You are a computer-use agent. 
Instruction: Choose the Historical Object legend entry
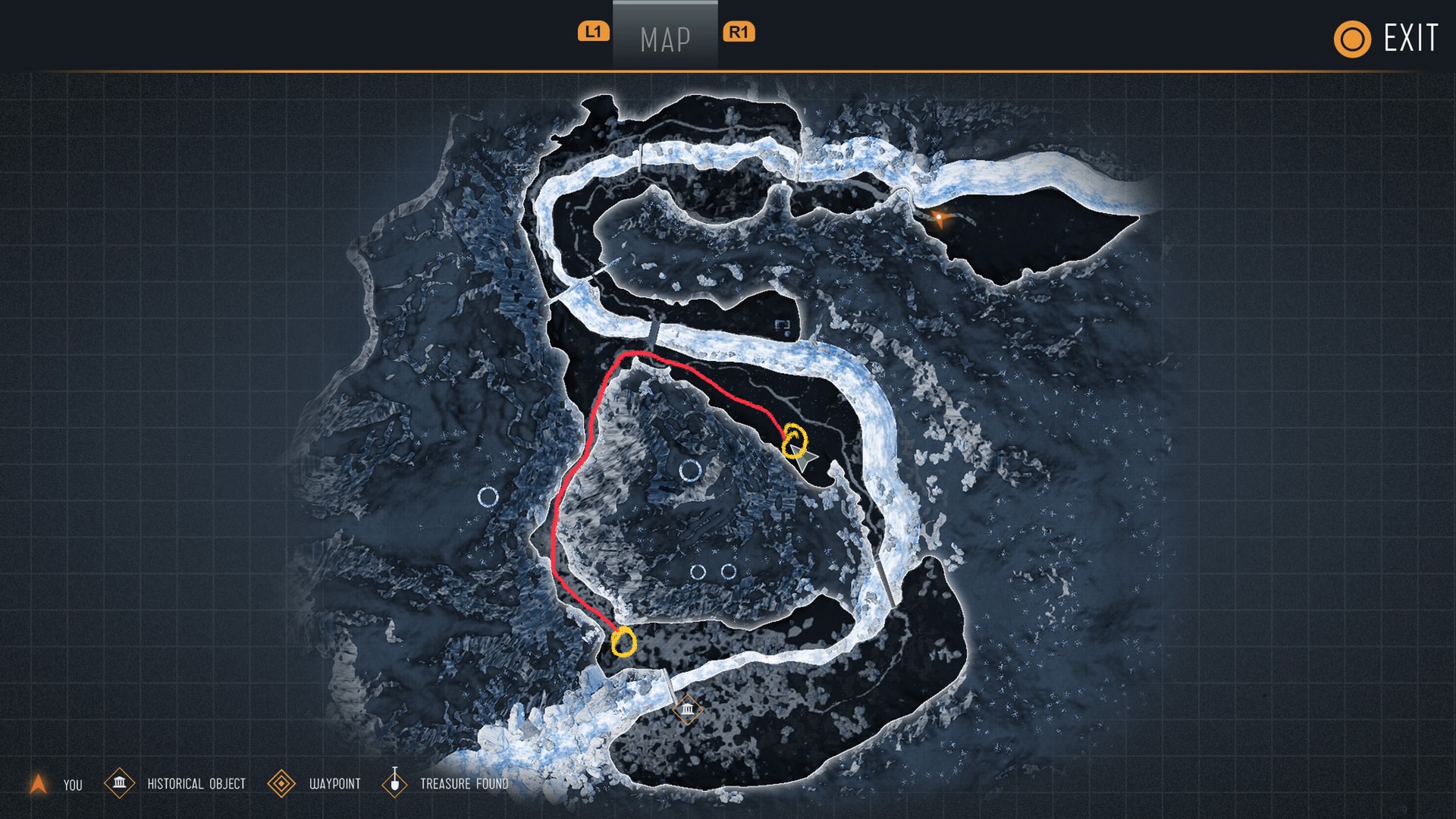176,783
